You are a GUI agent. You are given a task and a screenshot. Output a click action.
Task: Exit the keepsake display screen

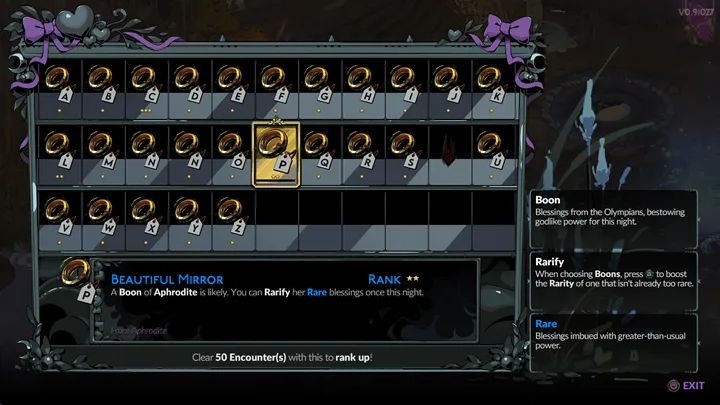point(686,385)
